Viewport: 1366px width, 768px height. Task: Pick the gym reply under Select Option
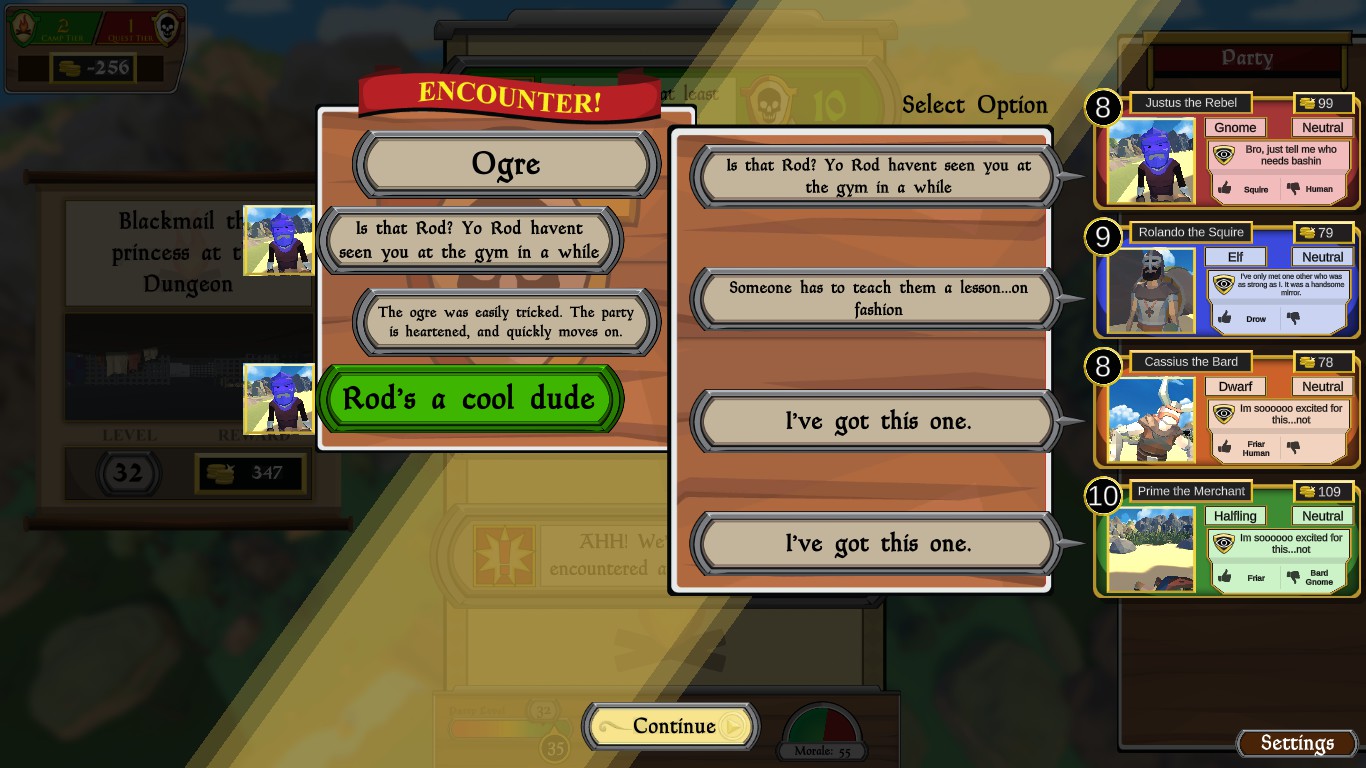click(x=877, y=177)
